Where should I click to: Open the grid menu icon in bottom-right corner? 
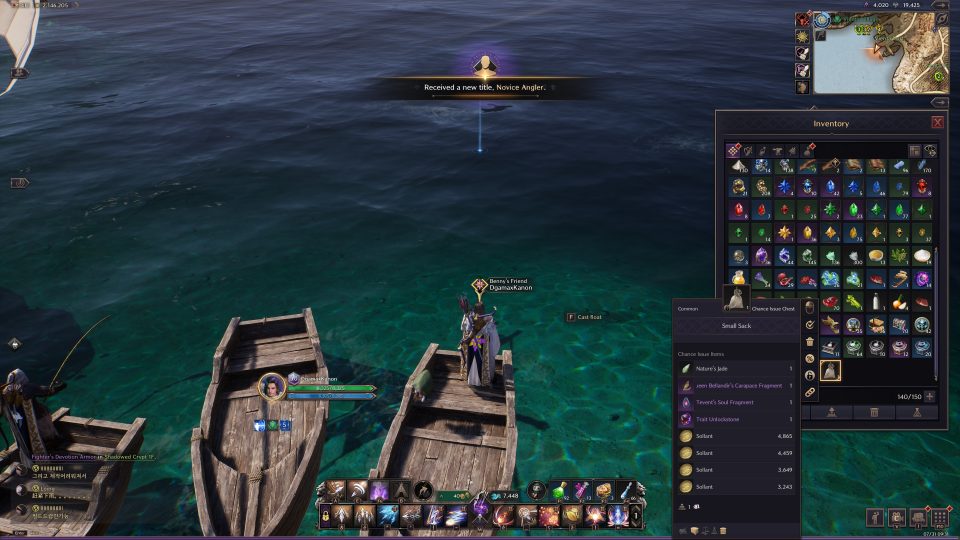939,517
